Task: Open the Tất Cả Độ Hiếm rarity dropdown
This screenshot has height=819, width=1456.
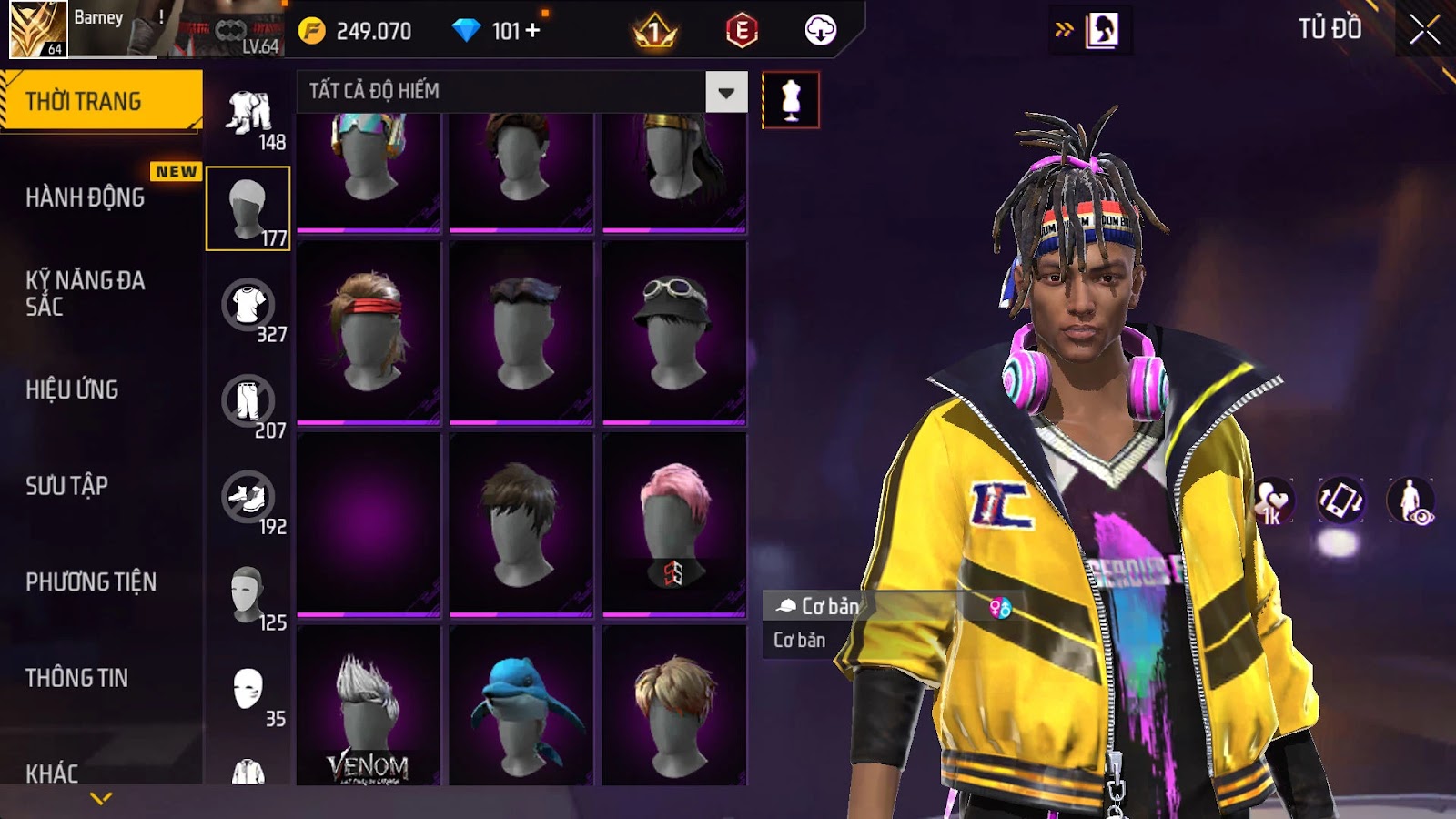Action: tap(725, 92)
